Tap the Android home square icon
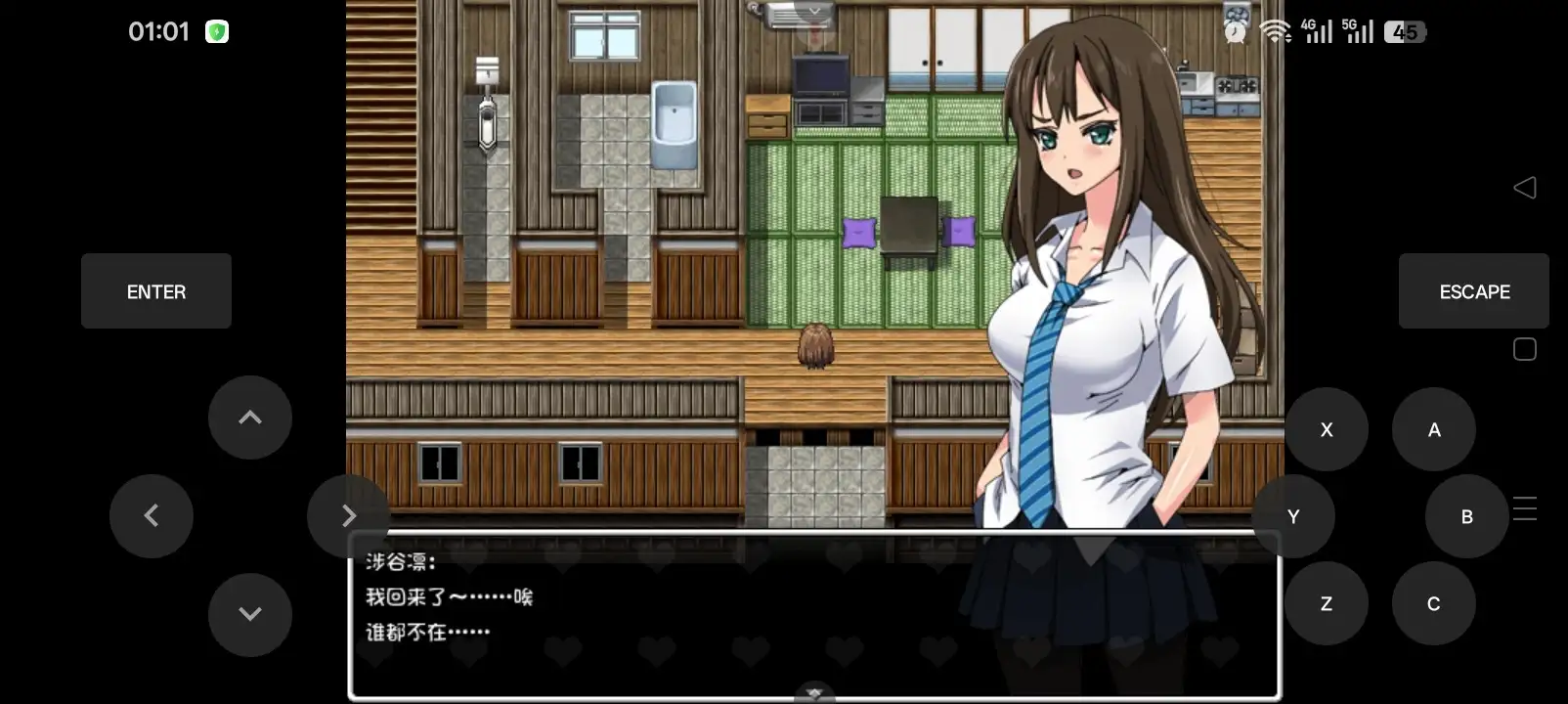The height and width of the screenshot is (704, 1568). (x=1525, y=349)
